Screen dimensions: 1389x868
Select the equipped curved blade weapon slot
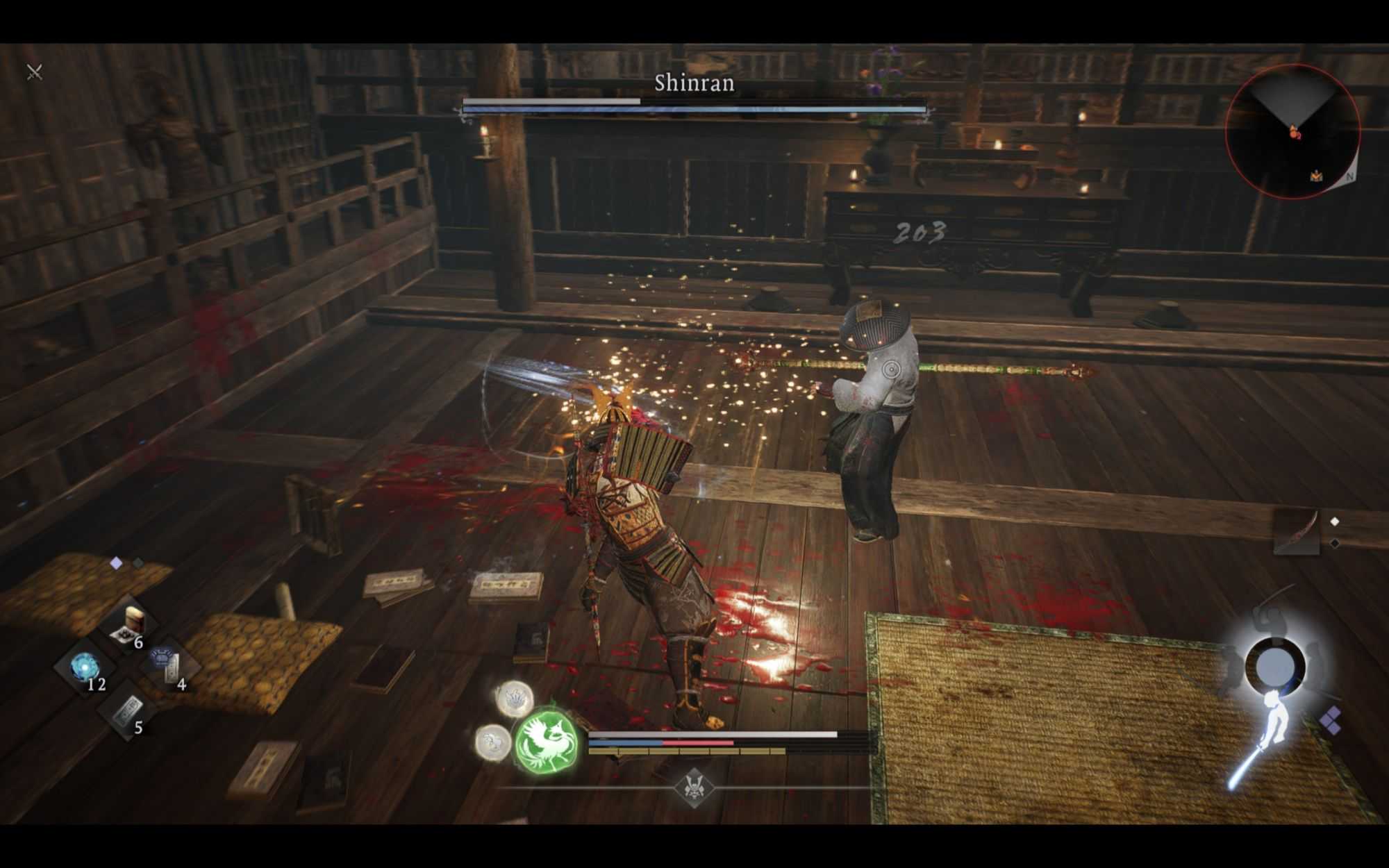[1297, 533]
